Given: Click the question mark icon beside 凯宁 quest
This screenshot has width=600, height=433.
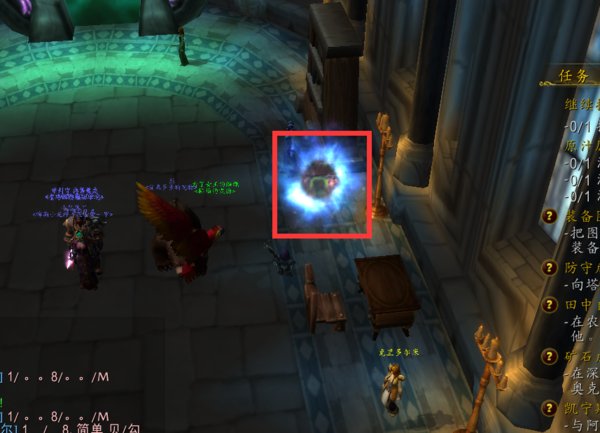Looking at the screenshot, I should click(549, 408).
